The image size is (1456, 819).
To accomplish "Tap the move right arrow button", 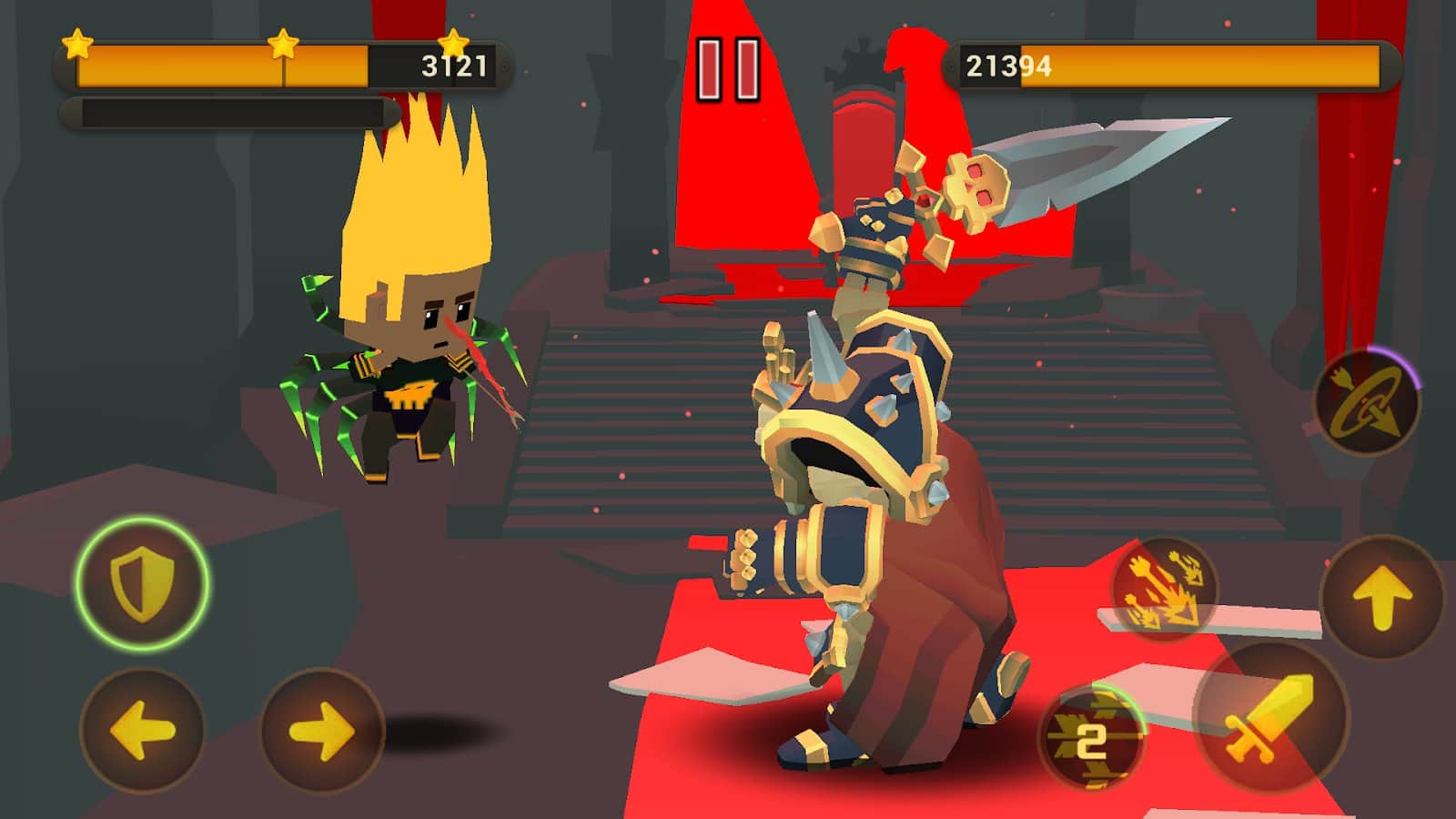I will pos(322,729).
